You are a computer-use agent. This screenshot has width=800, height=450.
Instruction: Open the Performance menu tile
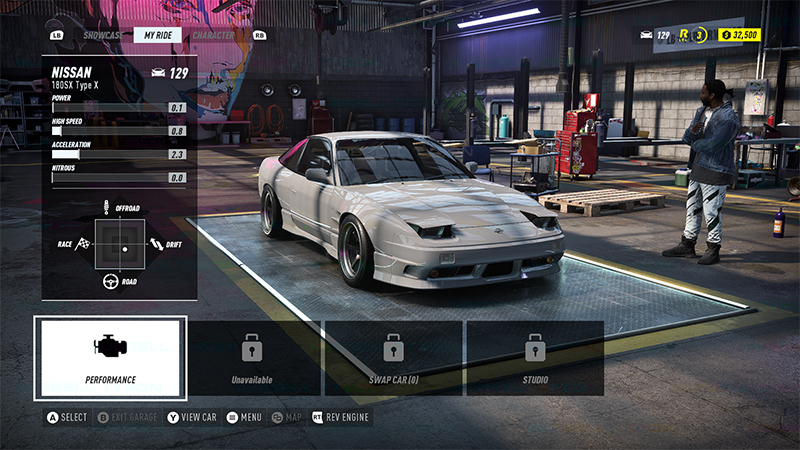(110, 358)
